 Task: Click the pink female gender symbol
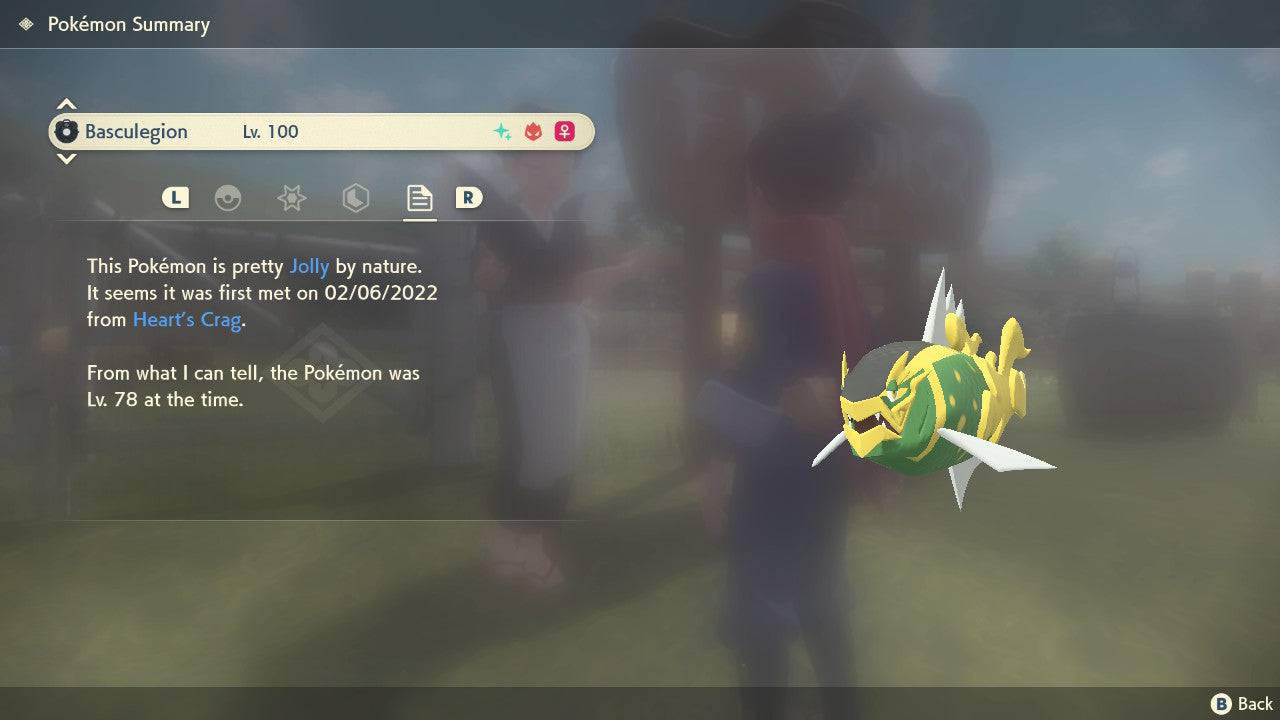(564, 131)
